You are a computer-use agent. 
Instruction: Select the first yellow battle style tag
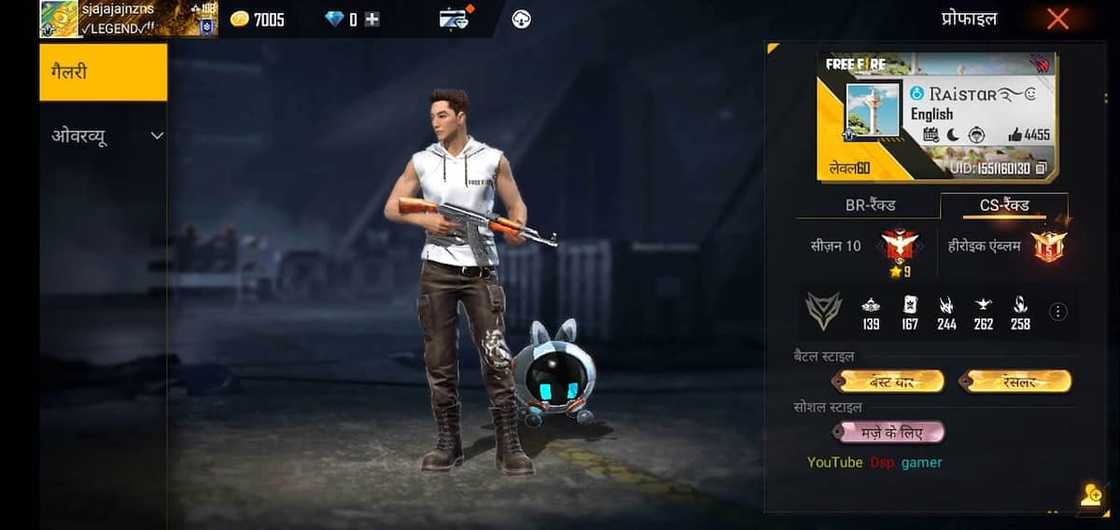[x=892, y=381]
